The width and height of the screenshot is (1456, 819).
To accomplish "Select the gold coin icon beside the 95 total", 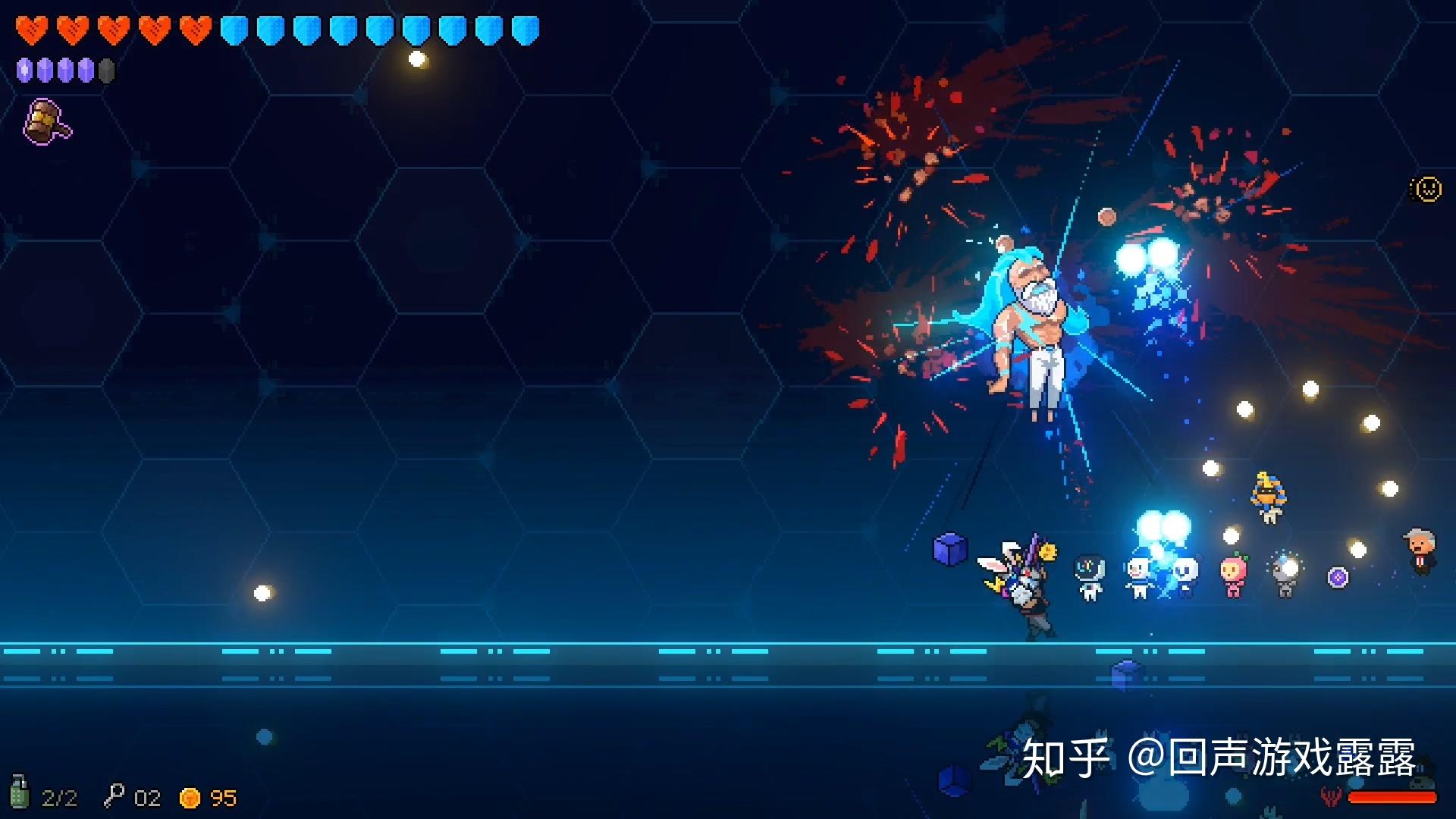I will click(x=189, y=797).
